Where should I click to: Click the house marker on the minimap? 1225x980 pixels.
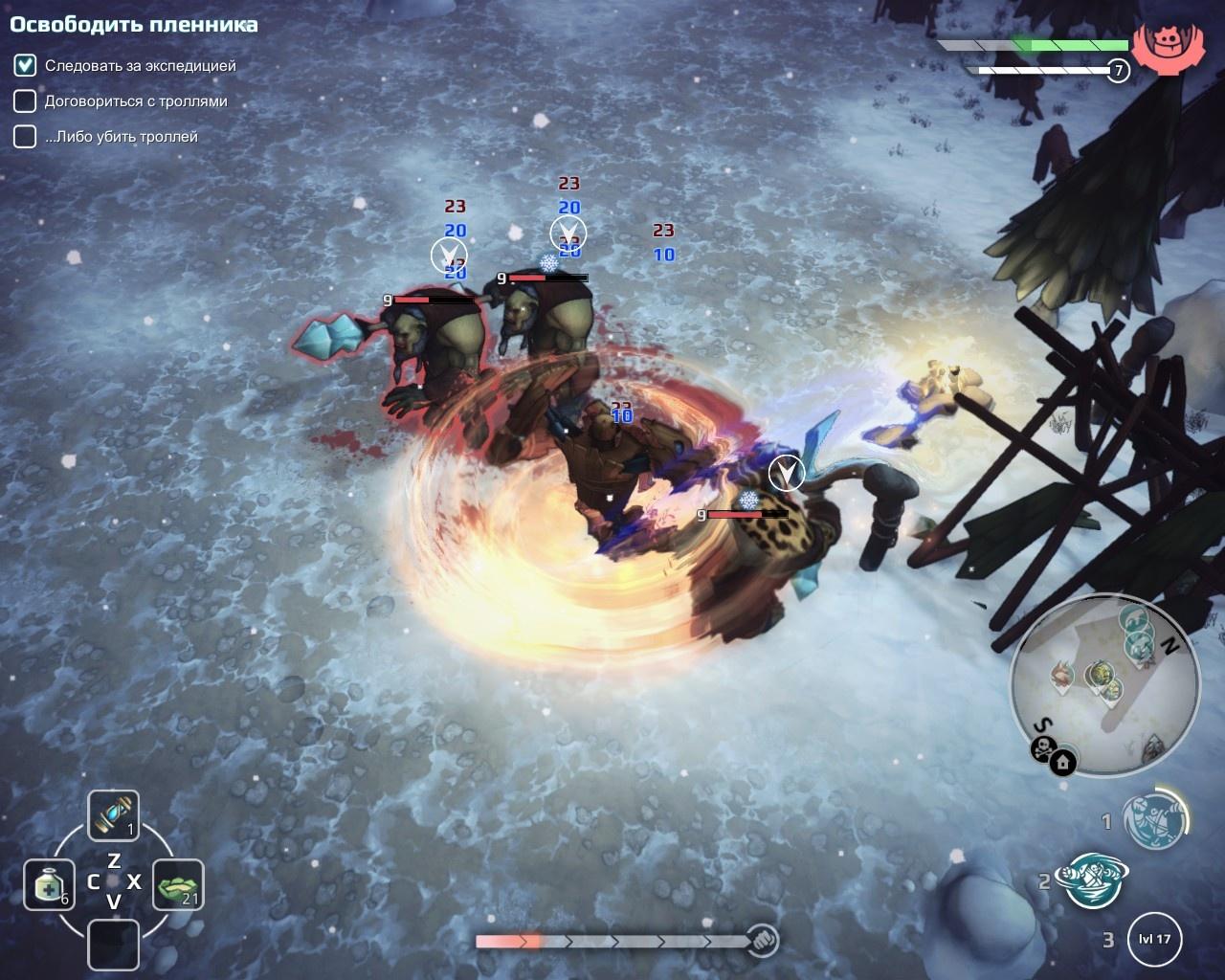[x=1062, y=763]
